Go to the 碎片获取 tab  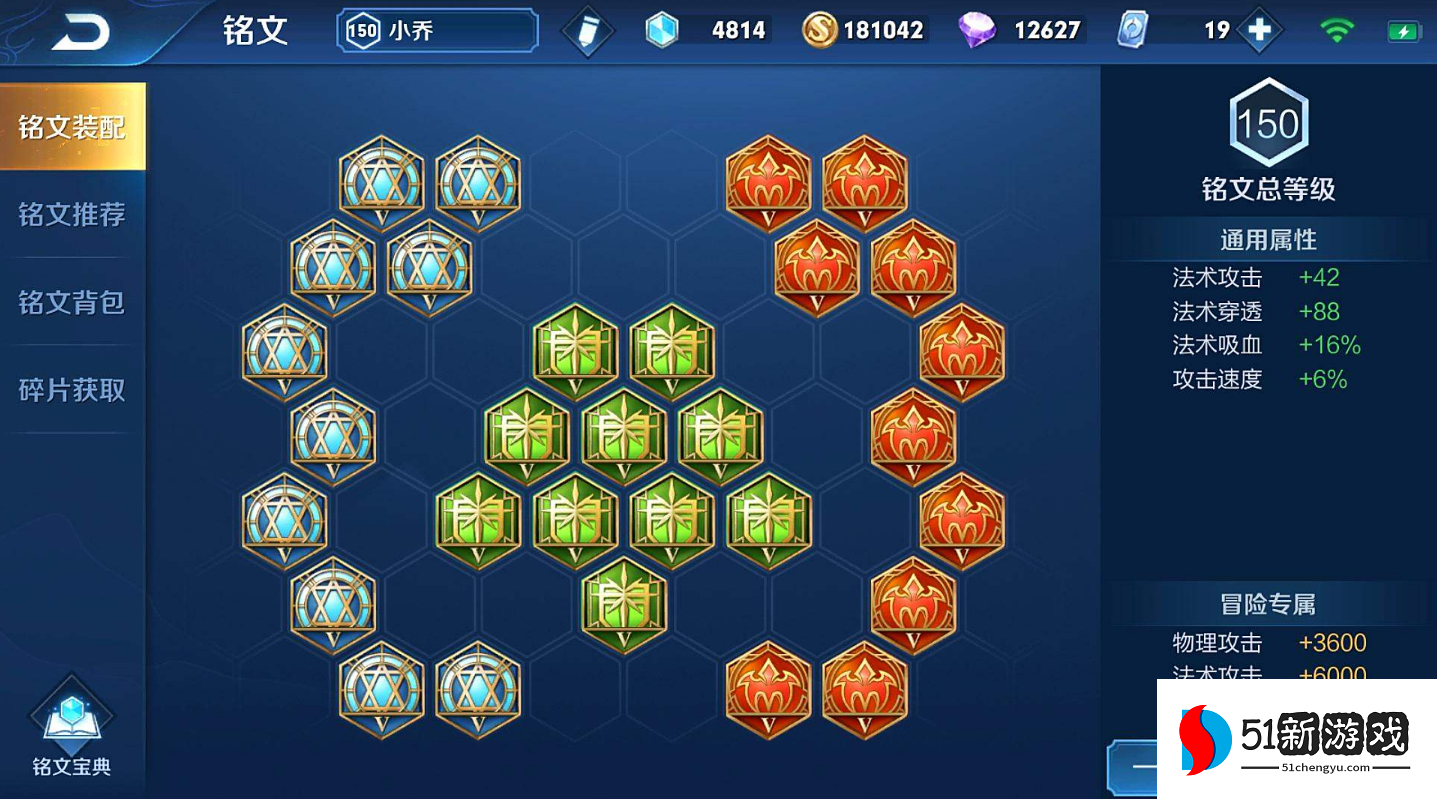72,389
